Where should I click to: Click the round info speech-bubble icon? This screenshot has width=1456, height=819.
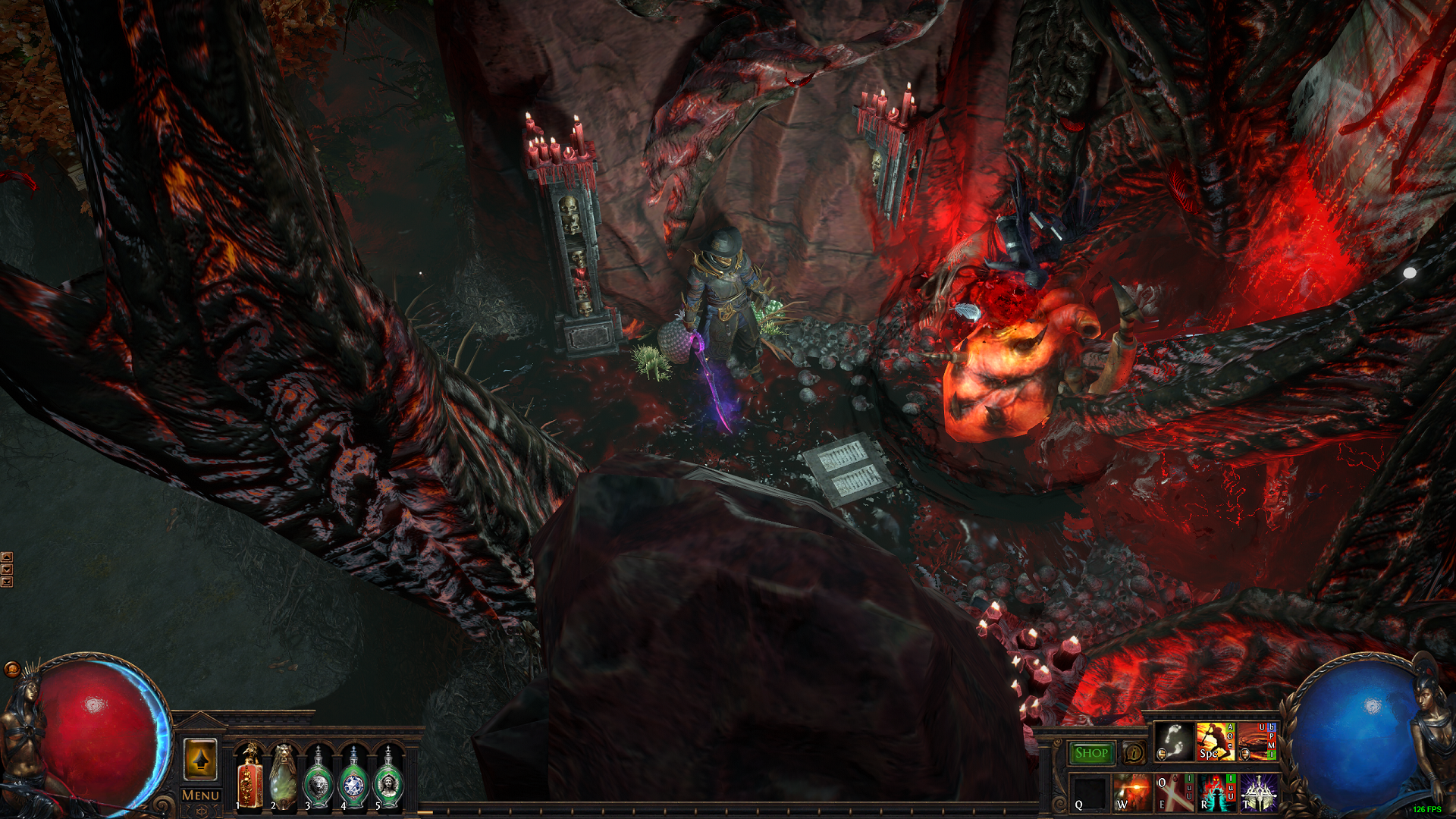(1134, 753)
